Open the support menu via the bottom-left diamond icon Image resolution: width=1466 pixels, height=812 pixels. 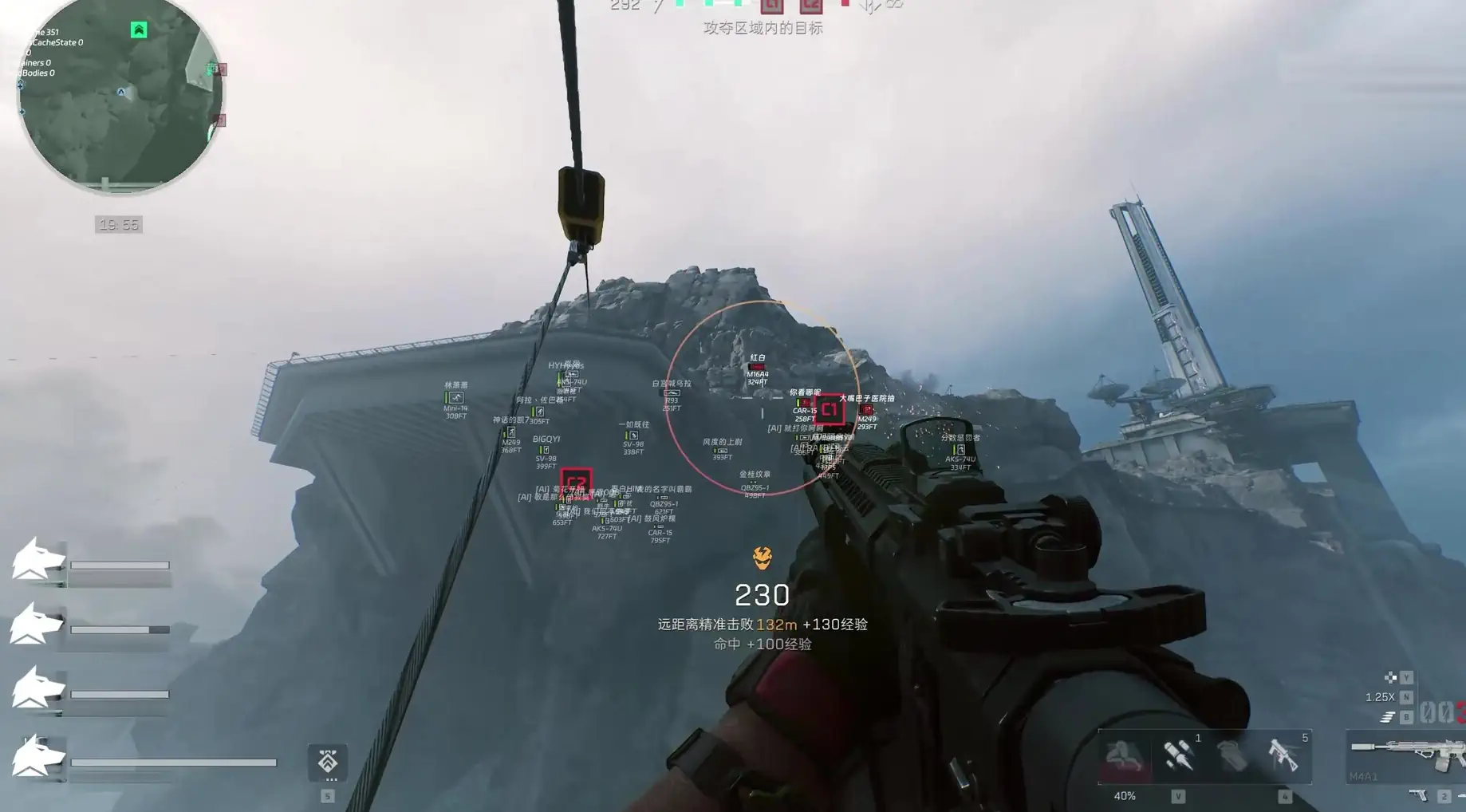click(x=328, y=763)
